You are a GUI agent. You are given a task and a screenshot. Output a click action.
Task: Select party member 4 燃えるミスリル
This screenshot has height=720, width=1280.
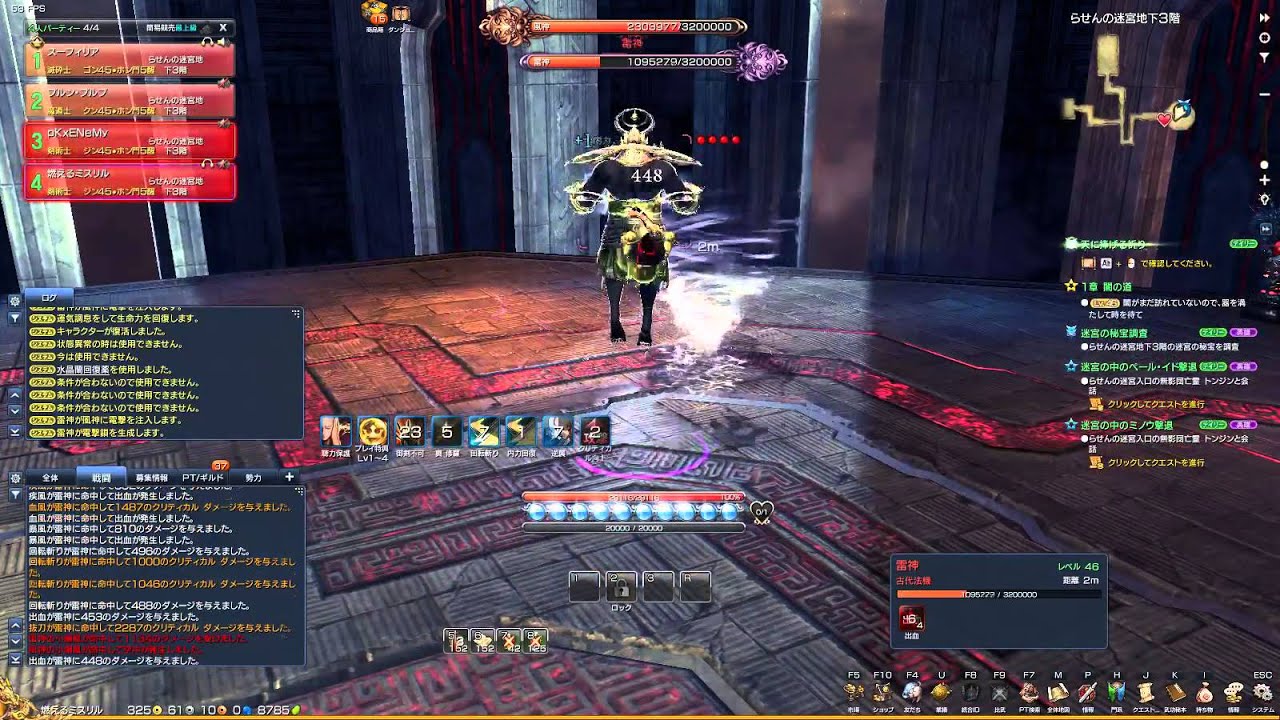[x=130, y=181]
